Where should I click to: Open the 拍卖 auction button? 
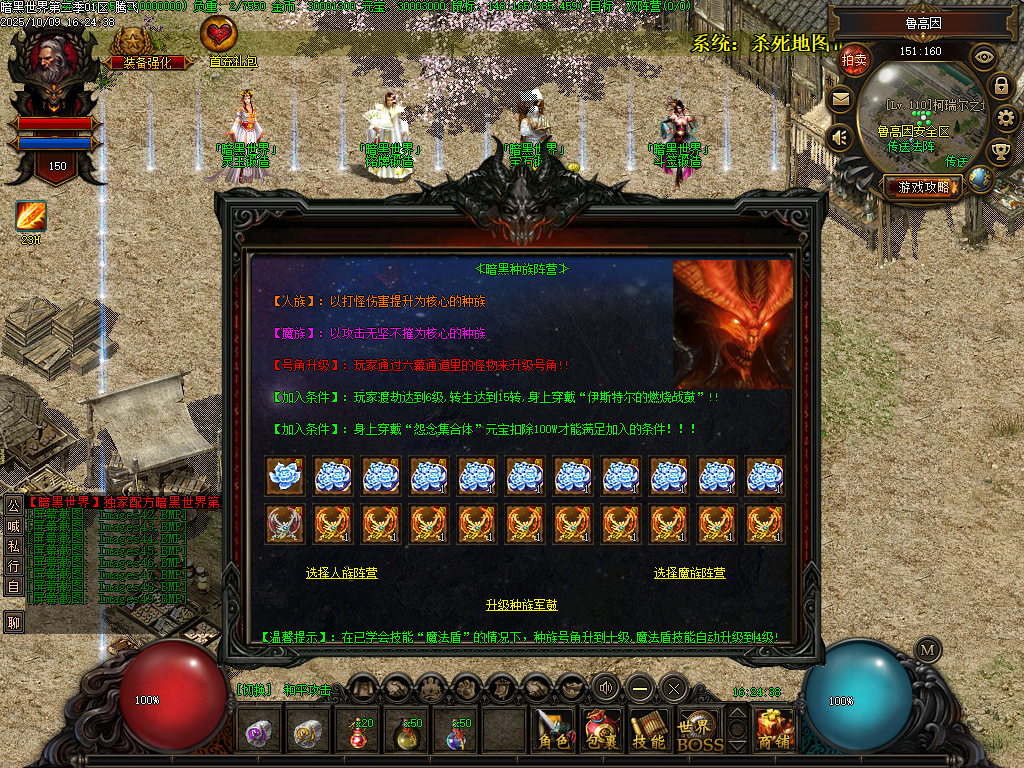854,60
